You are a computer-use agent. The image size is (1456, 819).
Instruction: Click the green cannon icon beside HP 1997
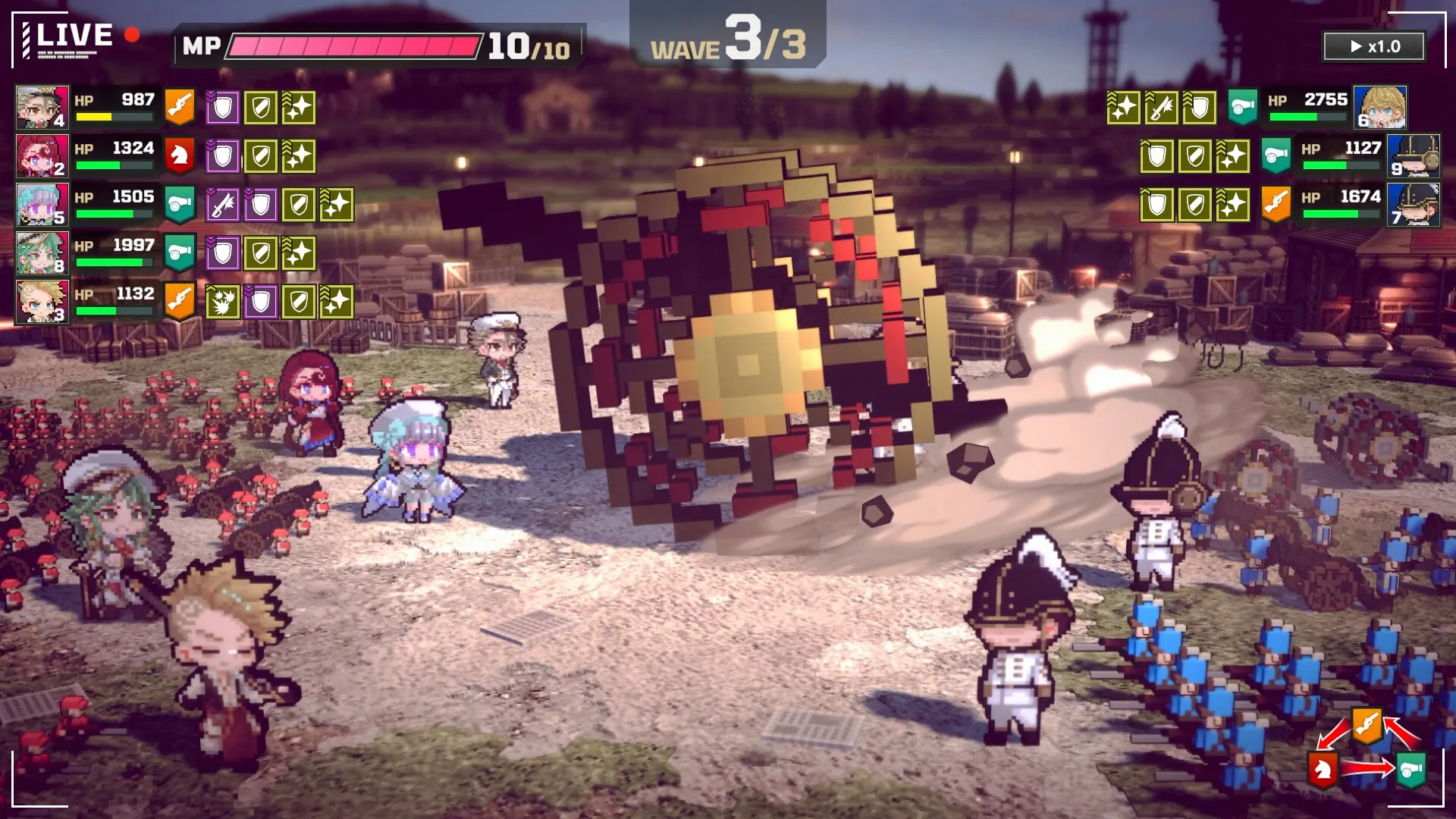tap(180, 253)
